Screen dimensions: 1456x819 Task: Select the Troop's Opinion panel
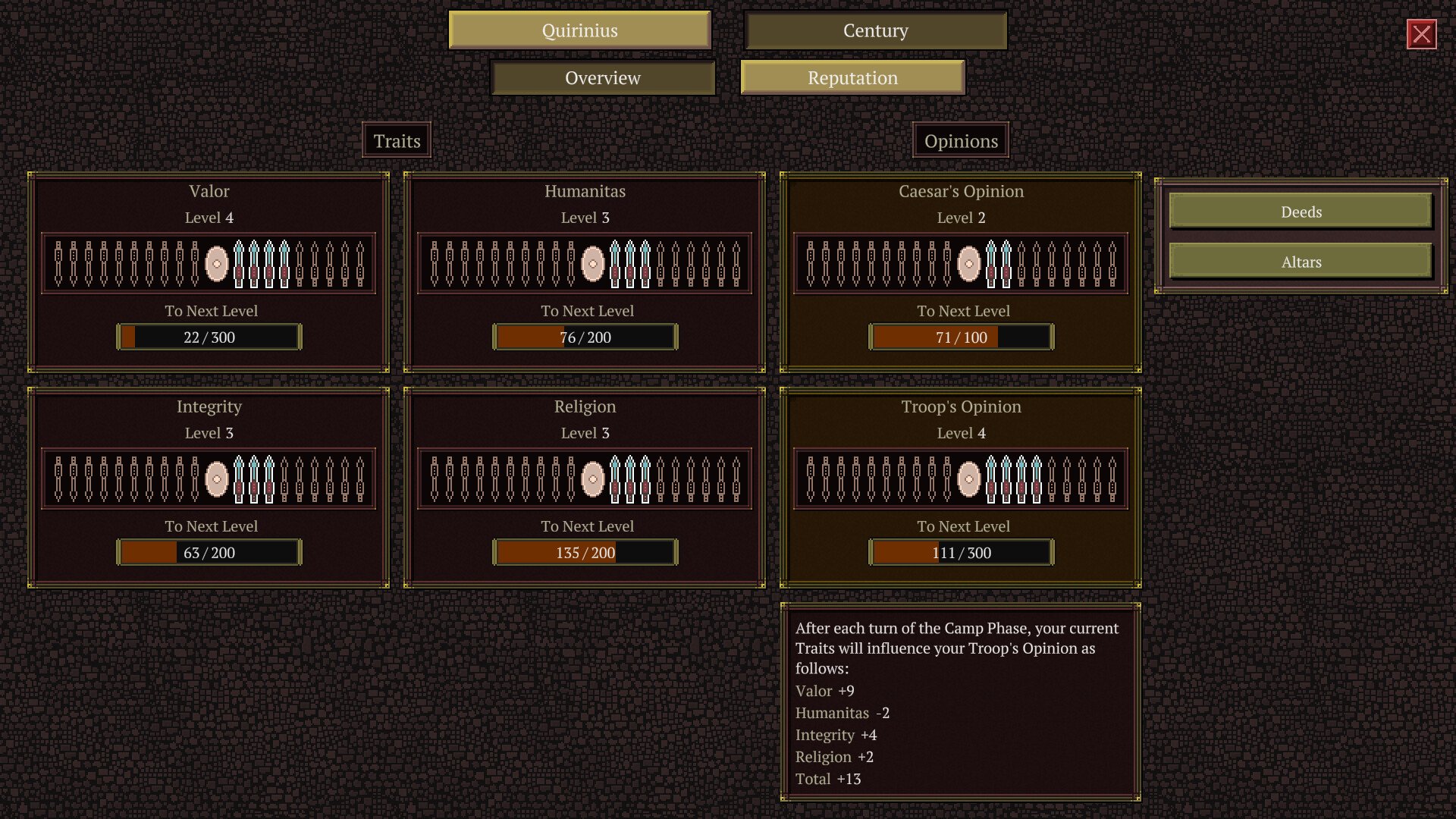pos(961,488)
